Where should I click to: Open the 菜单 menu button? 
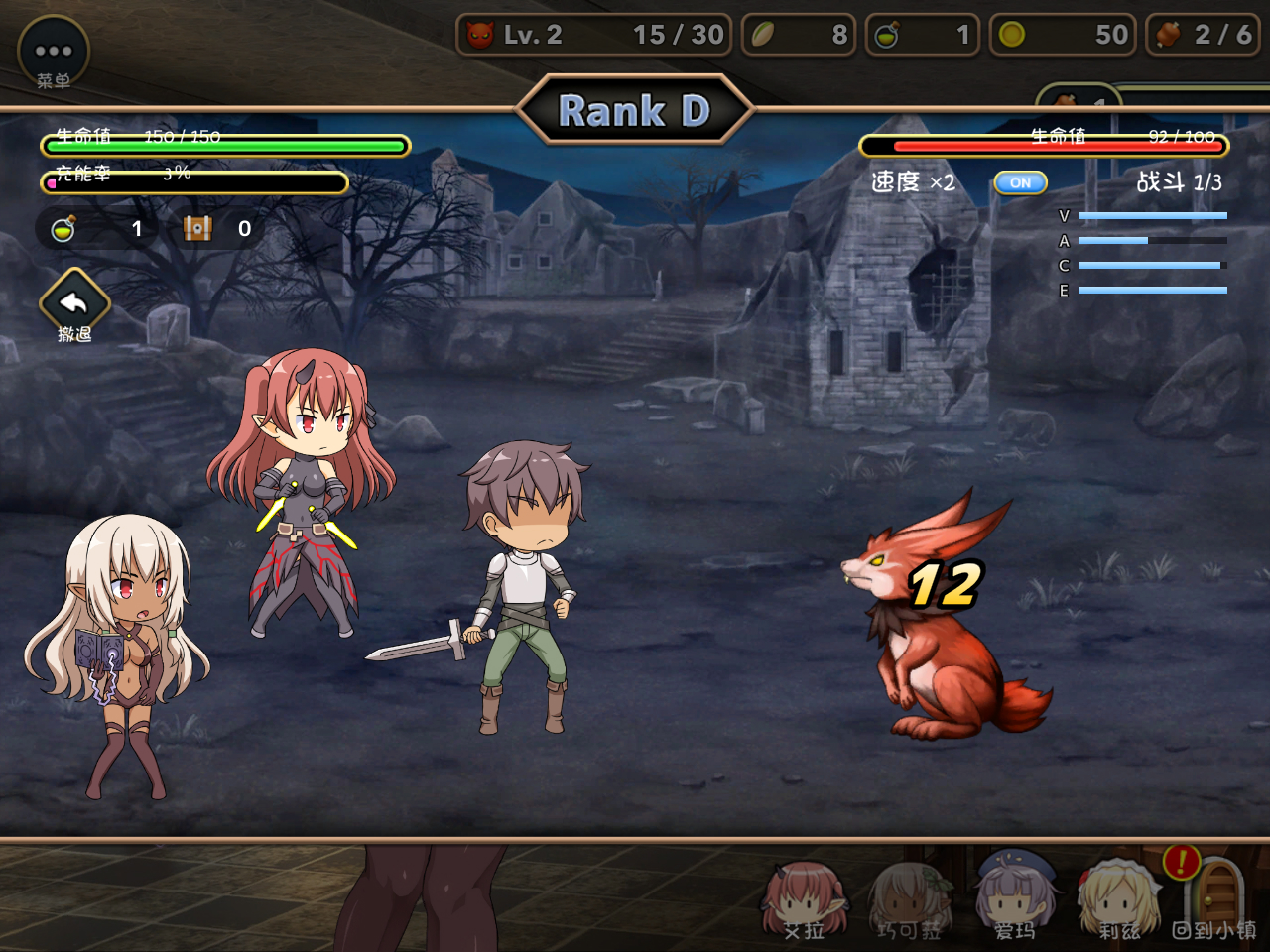pos(54,53)
